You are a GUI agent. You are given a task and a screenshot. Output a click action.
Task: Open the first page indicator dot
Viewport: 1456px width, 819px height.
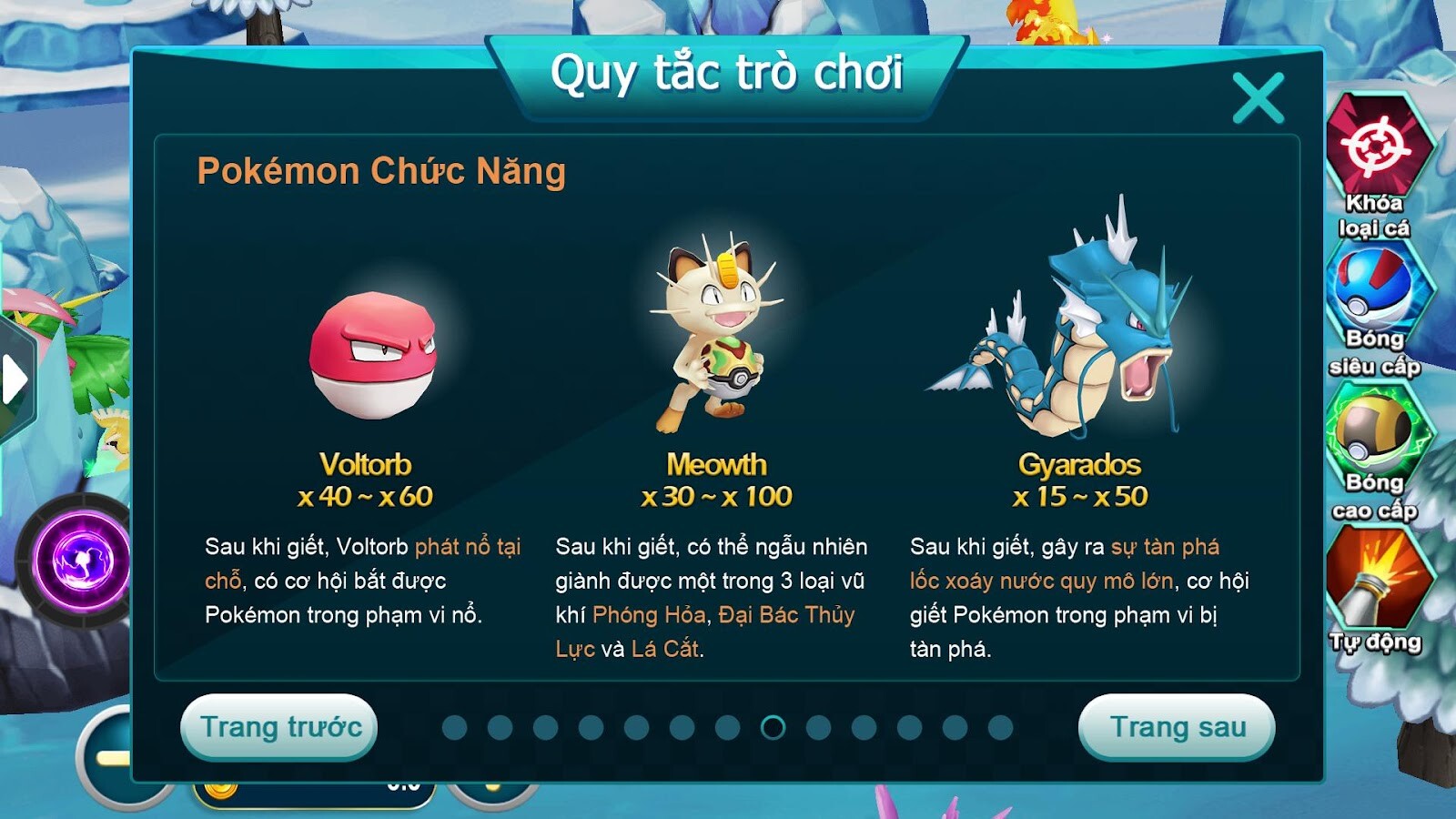452,728
